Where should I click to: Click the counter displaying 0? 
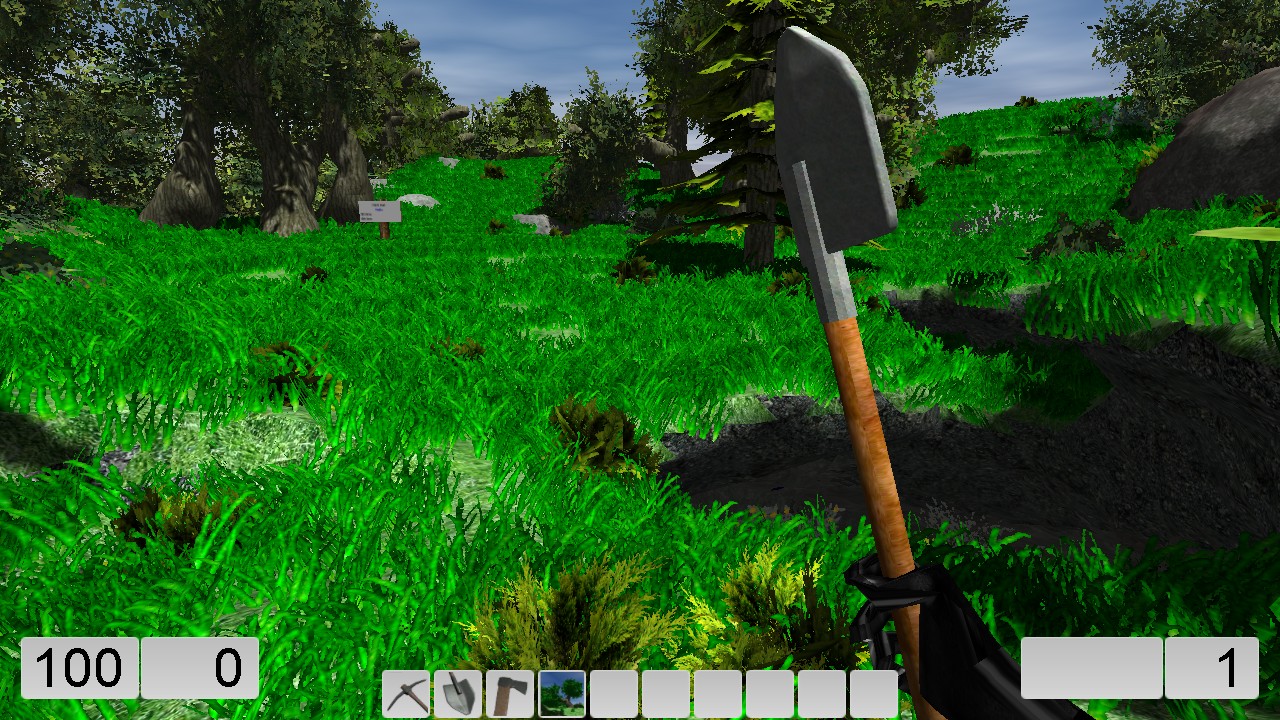[x=200, y=668]
